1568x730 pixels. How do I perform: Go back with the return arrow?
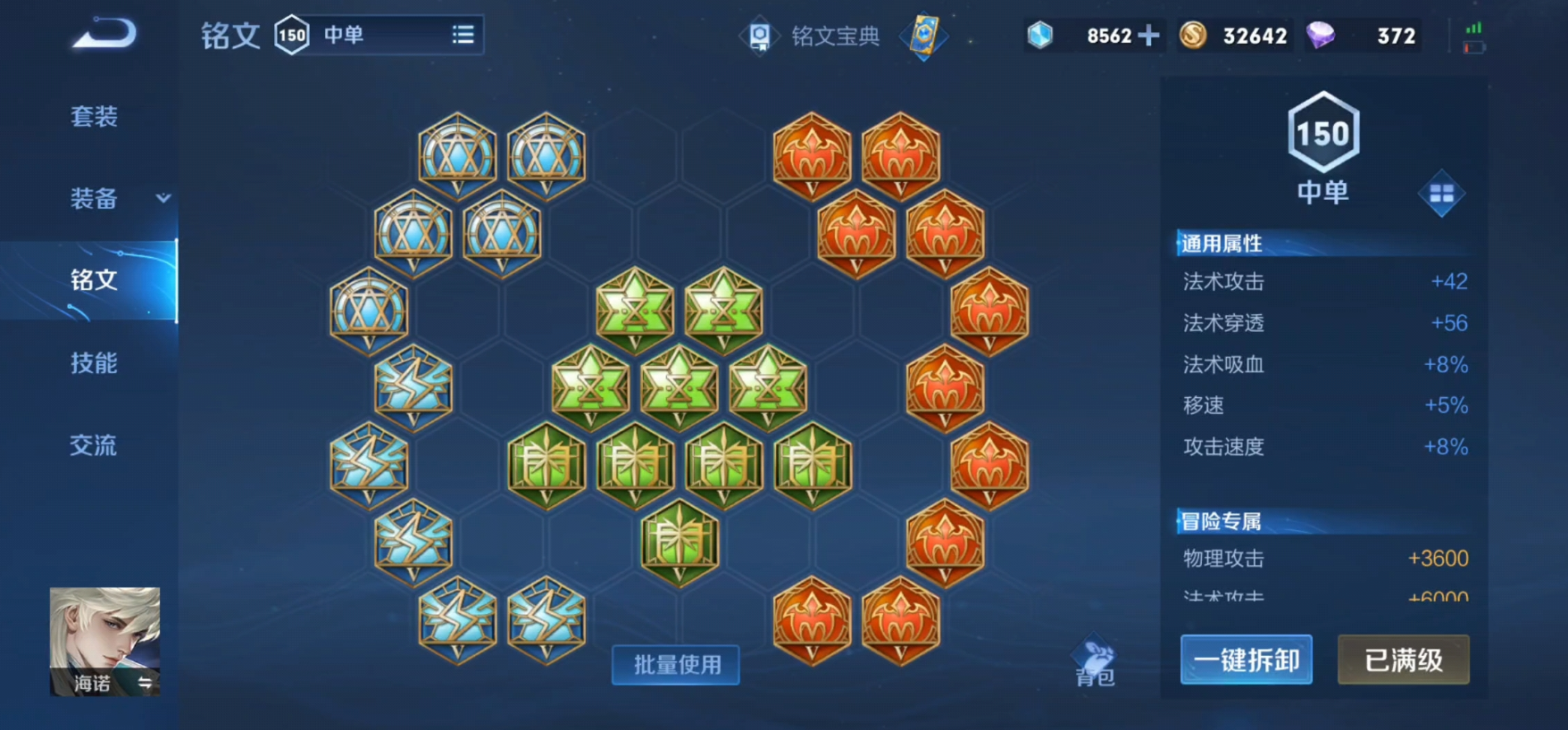pos(104,34)
